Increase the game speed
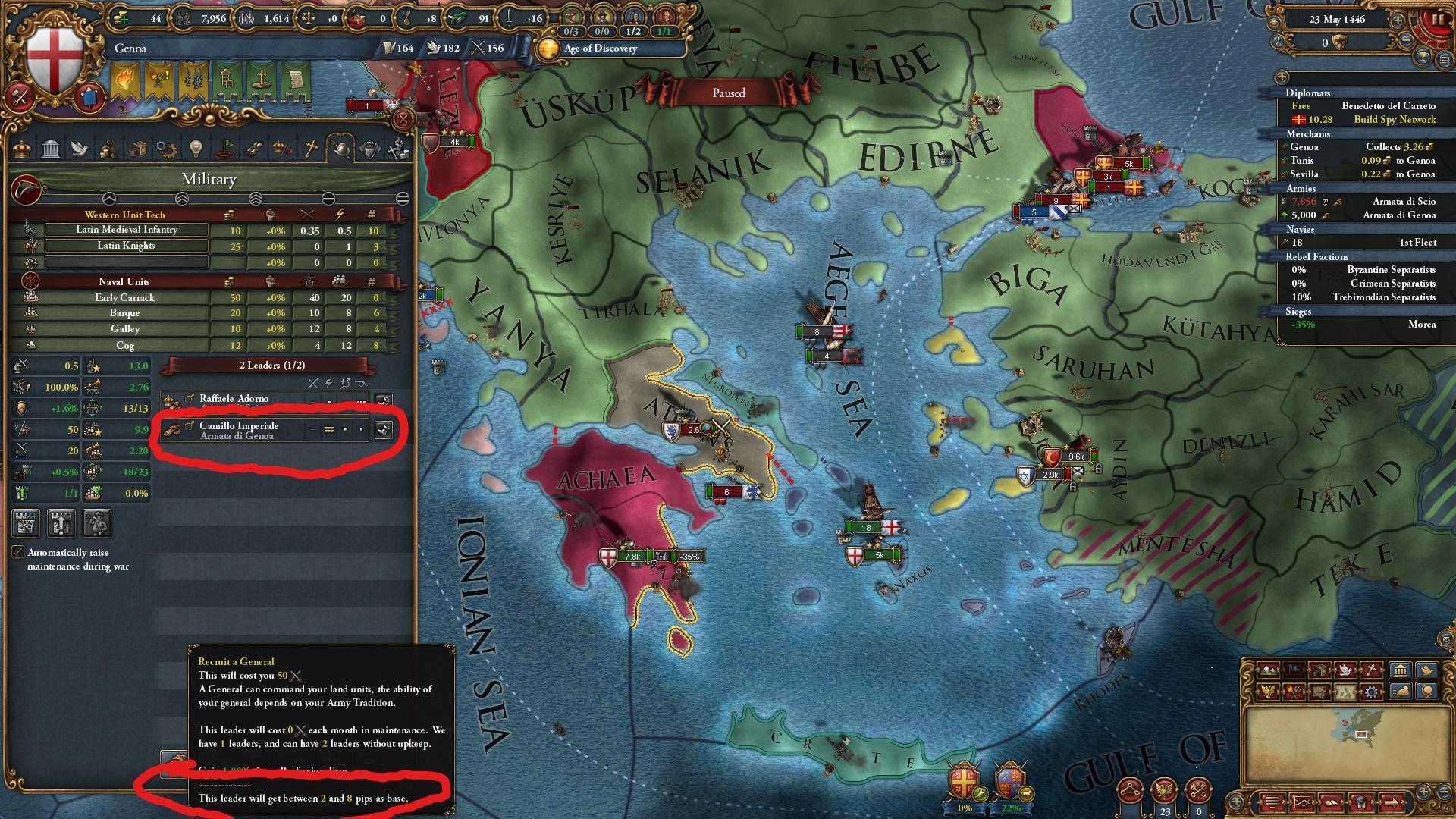 coord(1397,20)
